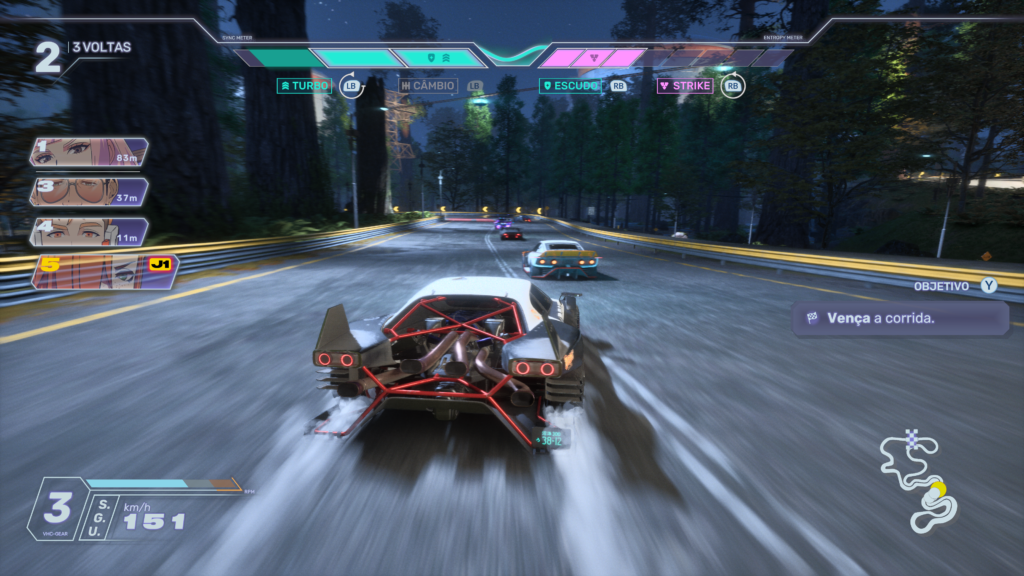Select the first-place racer portrait
1024x576 pixels.
pyautogui.click(x=90, y=152)
